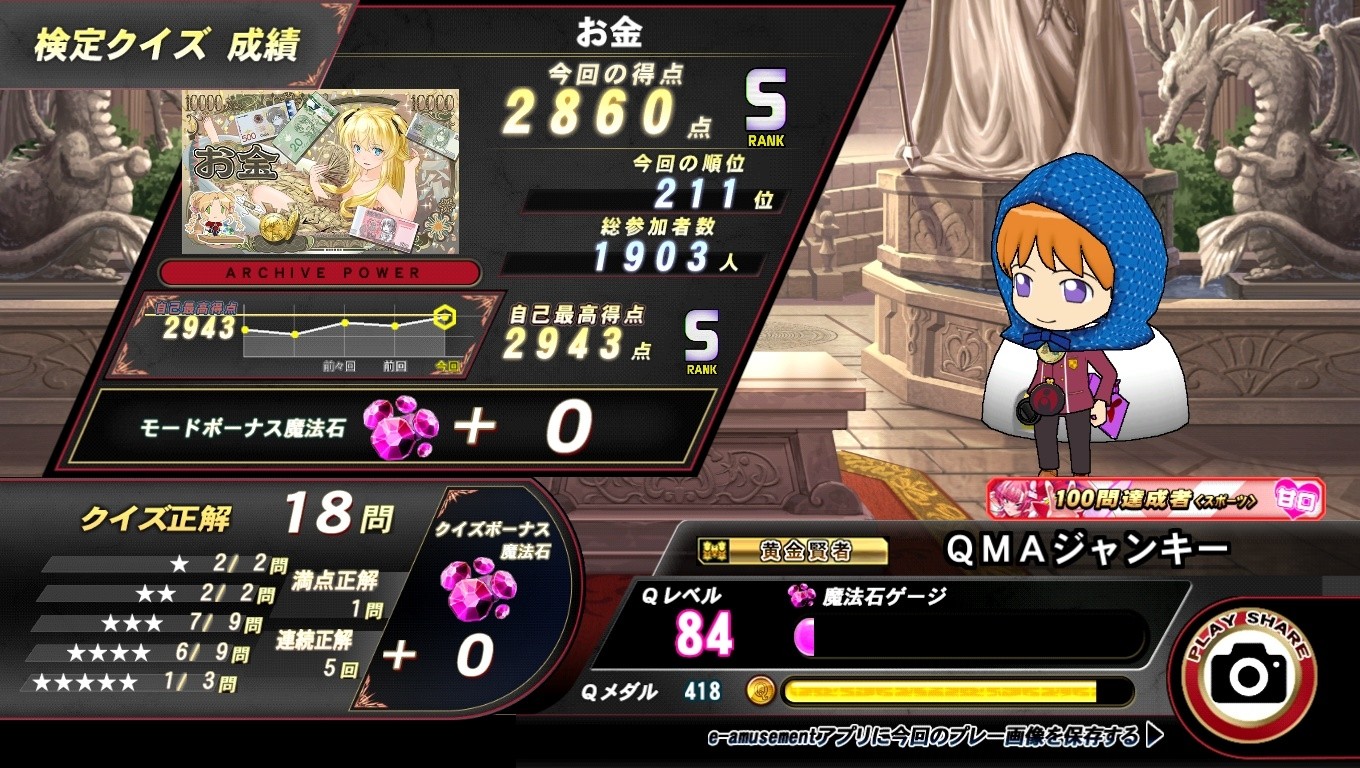Select the e-amusement save play image prompt
The height and width of the screenshot is (768, 1360).
(x=933, y=737)
